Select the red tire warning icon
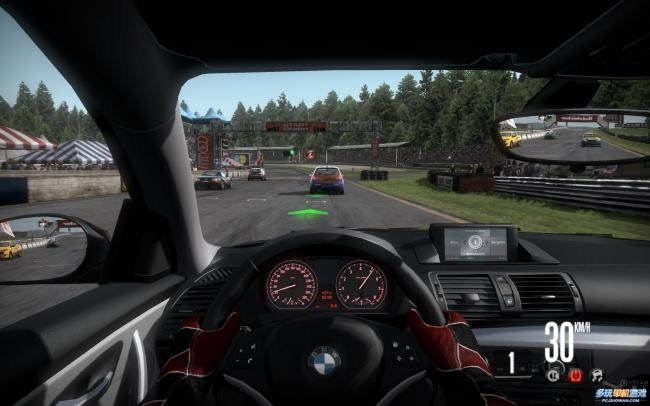This screenshot has height=406, width=650. click(575, 375)
